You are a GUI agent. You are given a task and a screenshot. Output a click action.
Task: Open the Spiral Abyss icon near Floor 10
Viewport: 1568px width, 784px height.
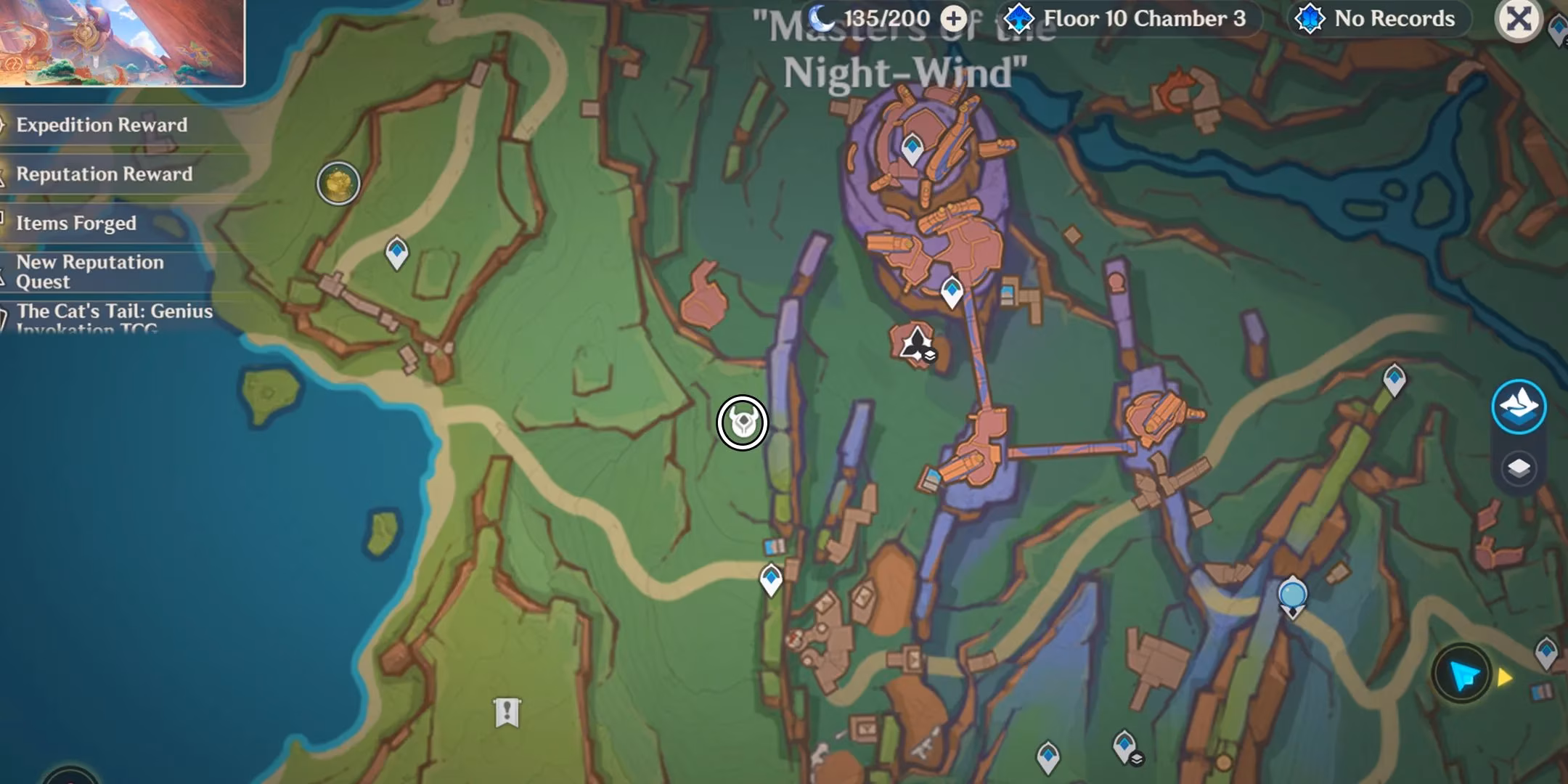click(x=1019, y=19)
